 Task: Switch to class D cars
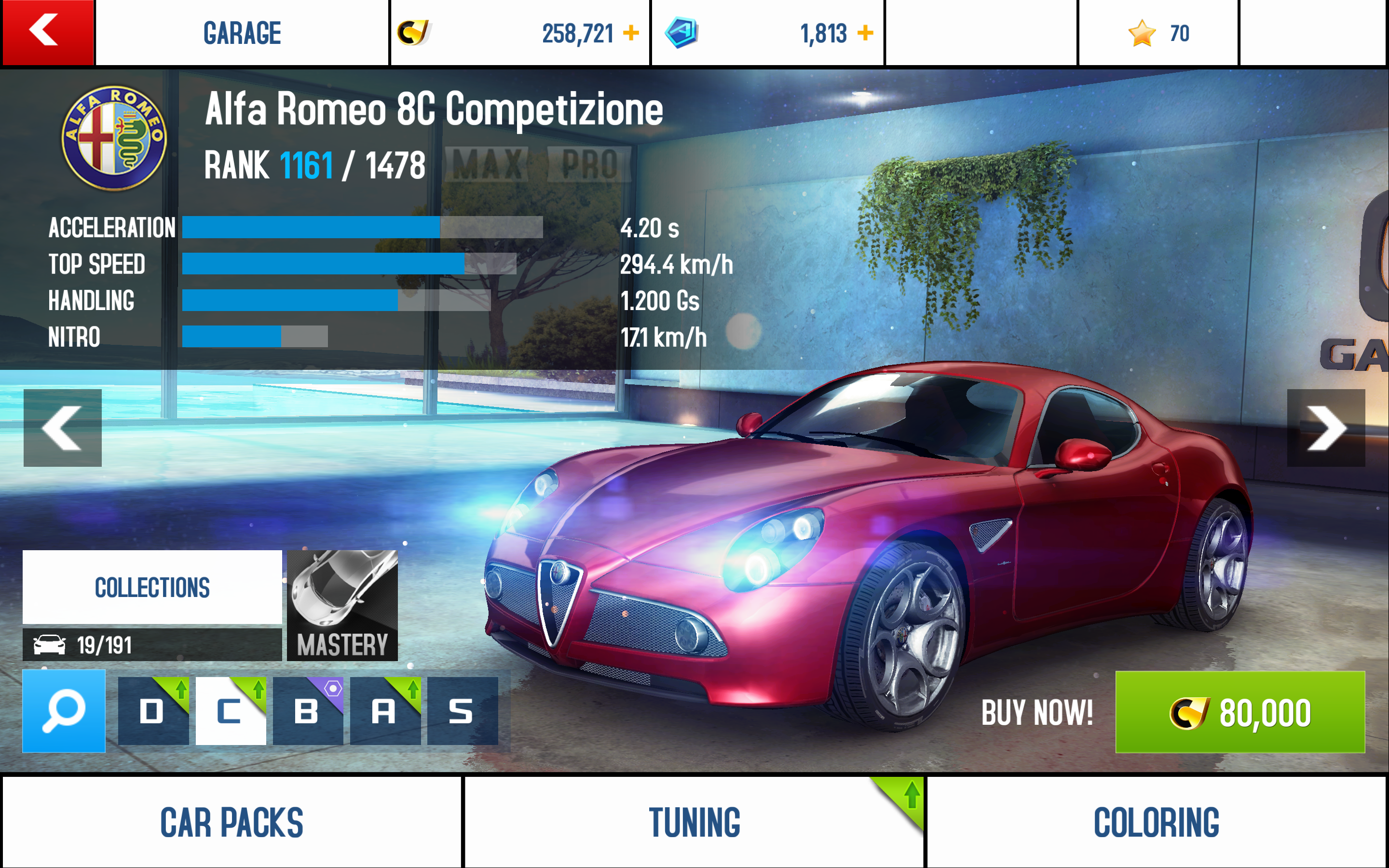[x=153, y=711]
